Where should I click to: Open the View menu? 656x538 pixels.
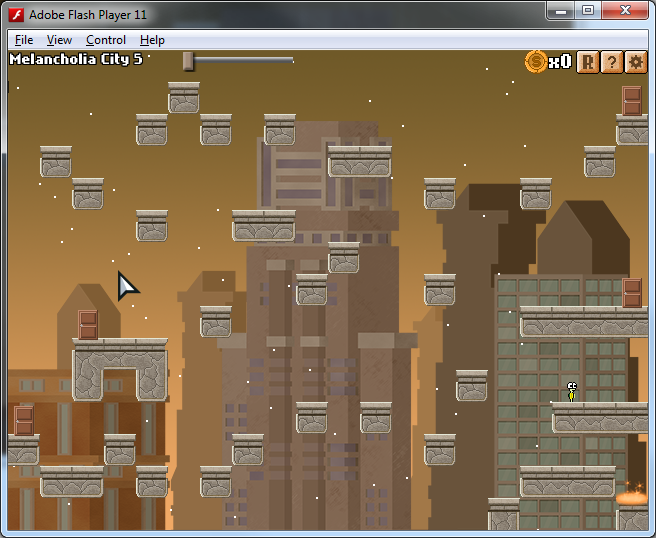[x=59, y=40]
